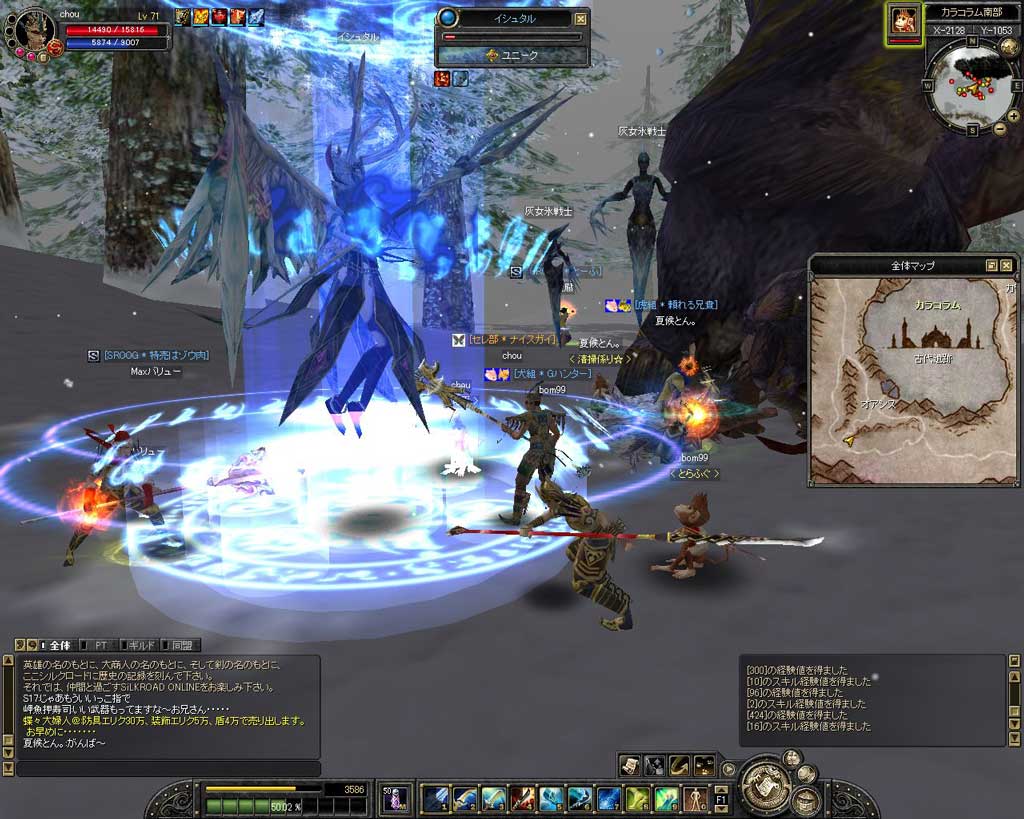
Task: Minimize the 全体マップ map window
Action: (x=991, y=266)
